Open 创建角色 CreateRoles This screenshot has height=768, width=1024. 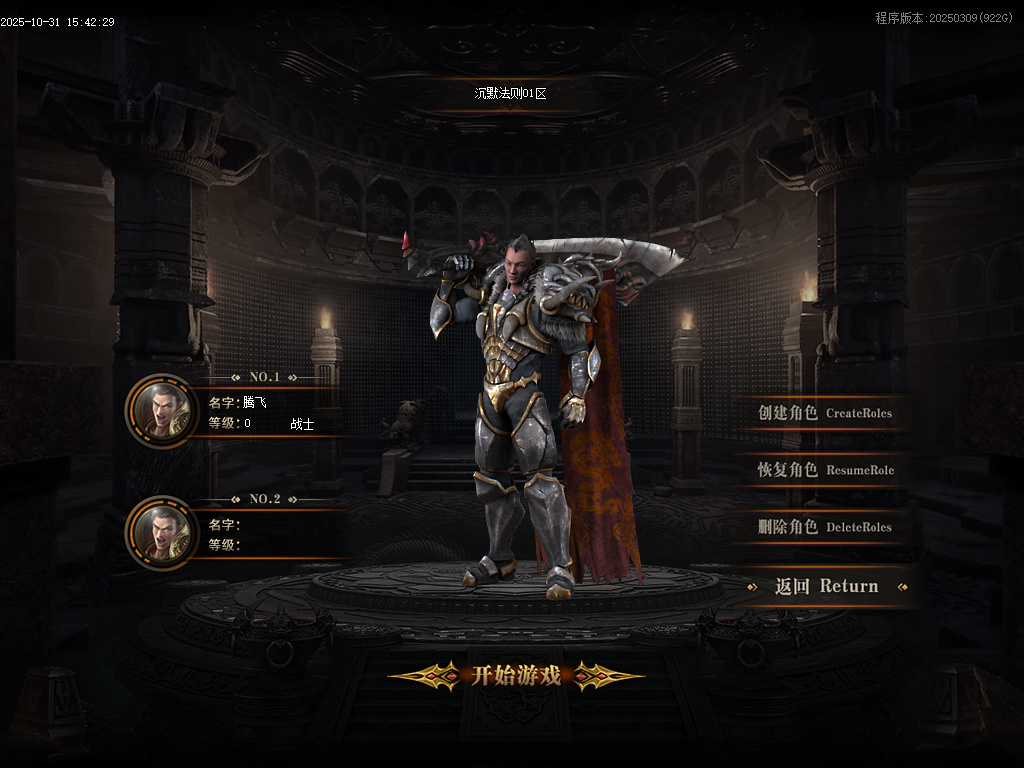[x=824, y=413]
